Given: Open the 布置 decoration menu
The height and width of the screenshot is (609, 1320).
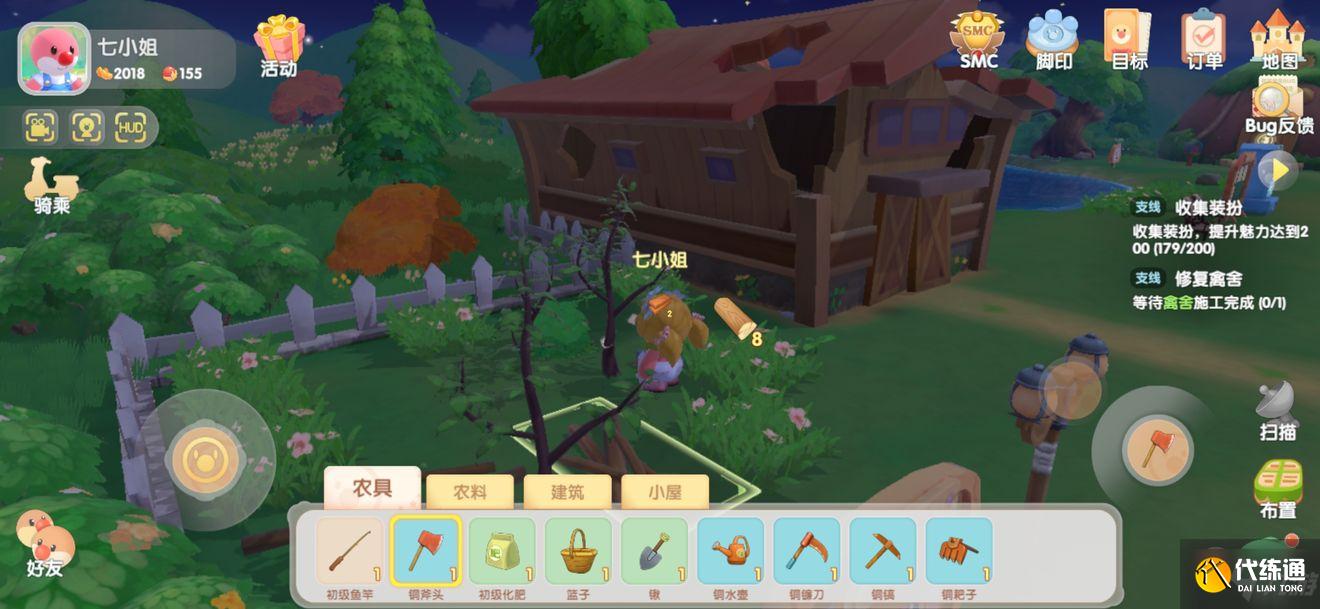Looking at the screenshot, I should click(1278, 487).
